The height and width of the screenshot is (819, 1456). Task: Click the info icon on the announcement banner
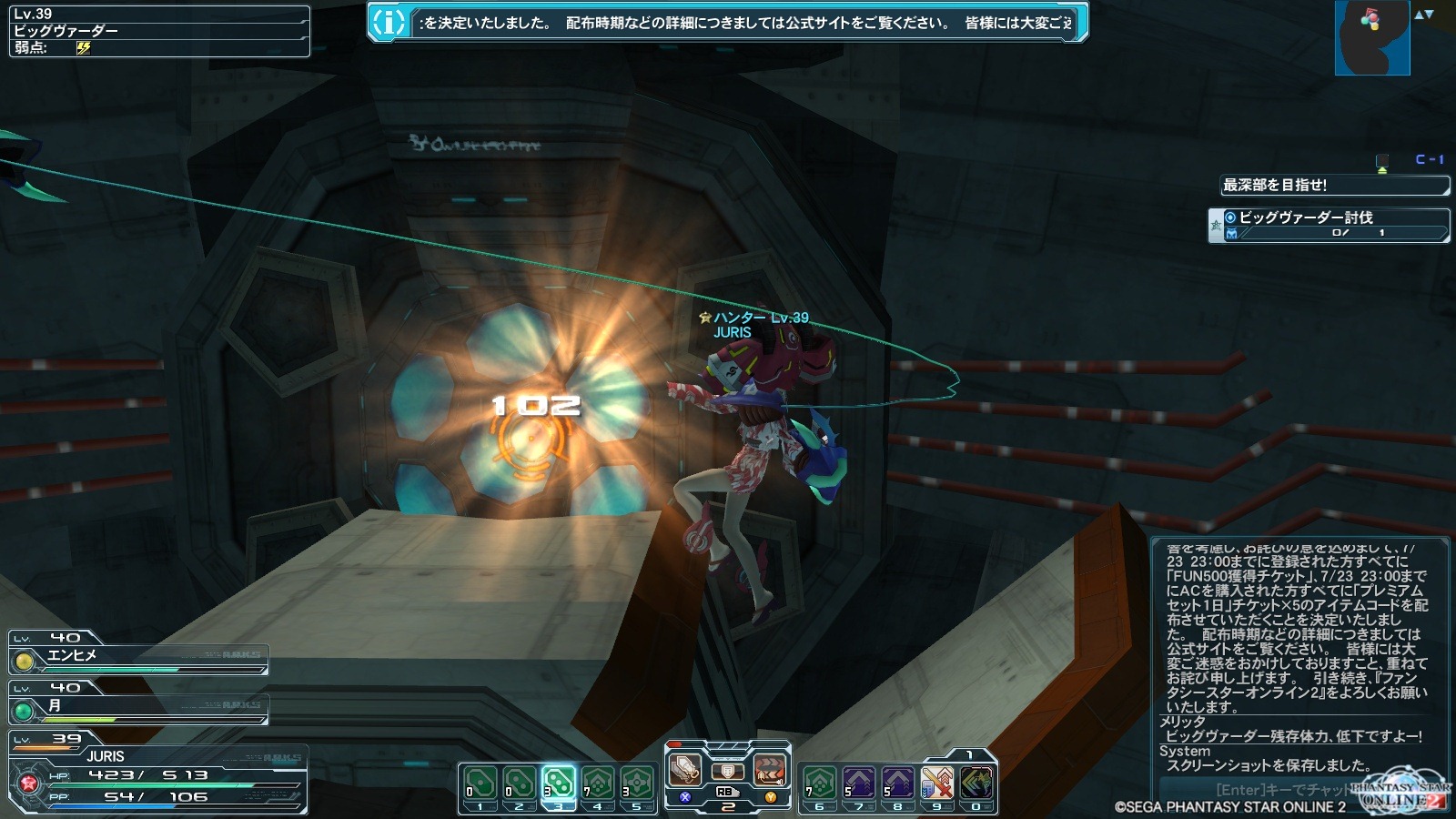pyautogui.click(x=389, y=23)
